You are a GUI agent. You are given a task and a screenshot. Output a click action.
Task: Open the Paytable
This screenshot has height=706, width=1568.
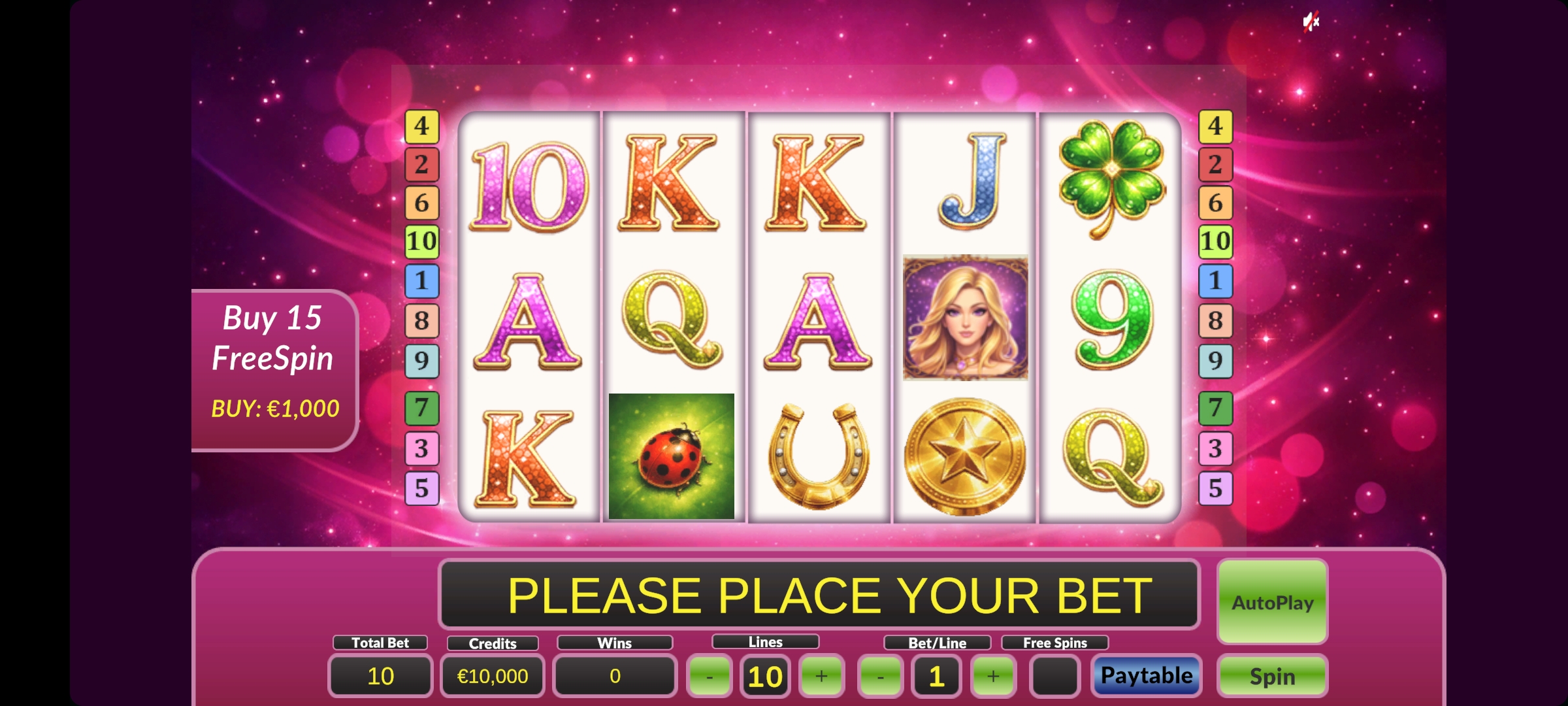tap(1146, 675)
